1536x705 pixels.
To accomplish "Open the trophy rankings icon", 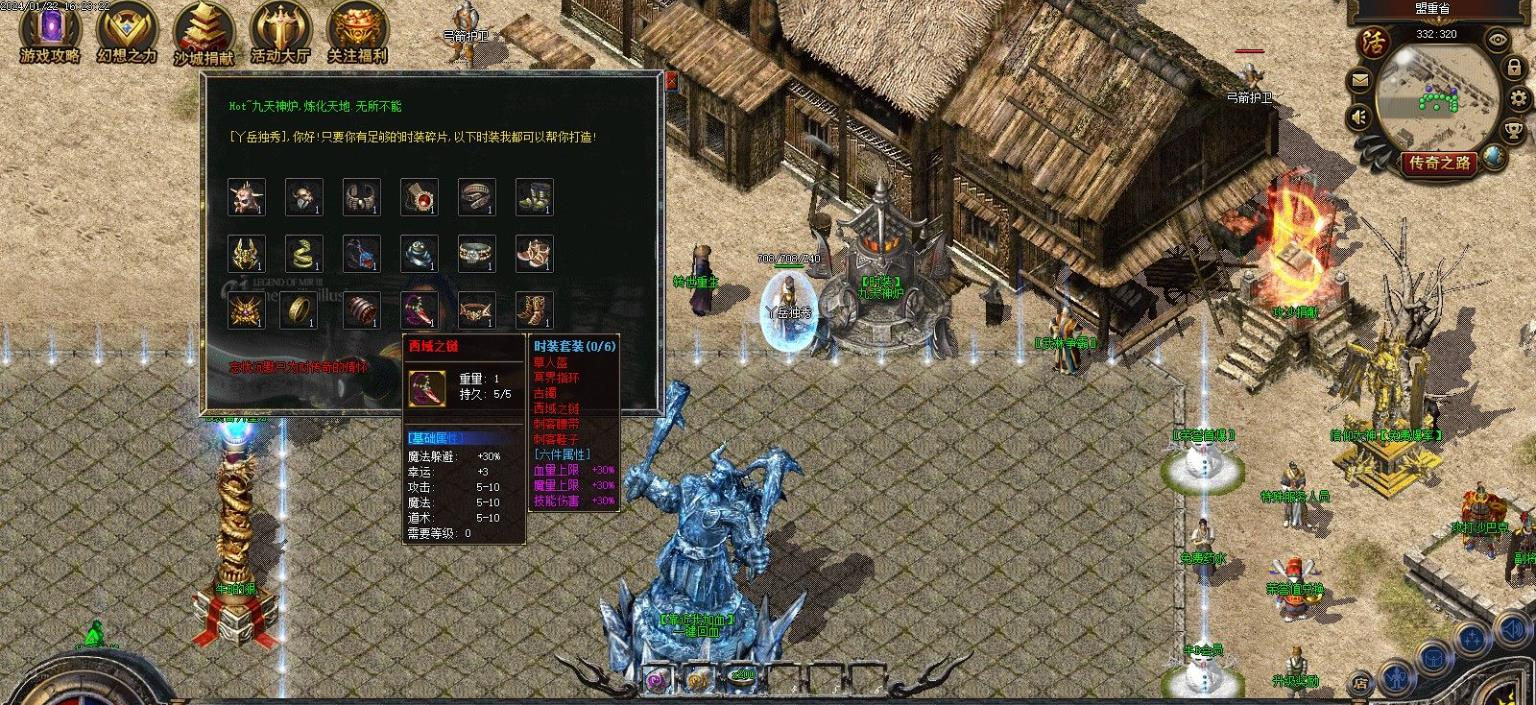I will (x=1514, y=130).
